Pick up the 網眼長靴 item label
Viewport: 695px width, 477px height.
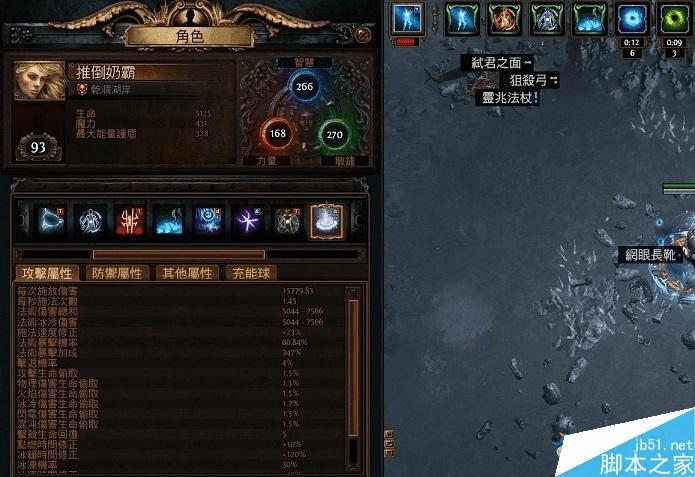point(648,255)
